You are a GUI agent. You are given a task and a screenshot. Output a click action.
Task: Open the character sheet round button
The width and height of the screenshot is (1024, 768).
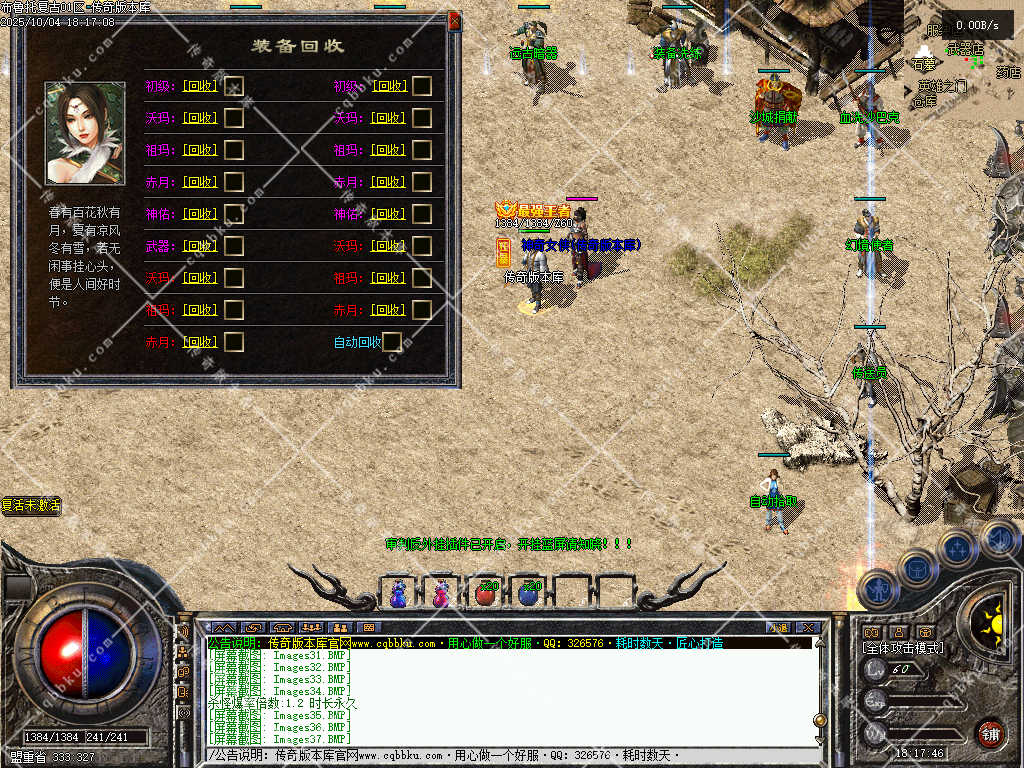[x=877, y=589]
